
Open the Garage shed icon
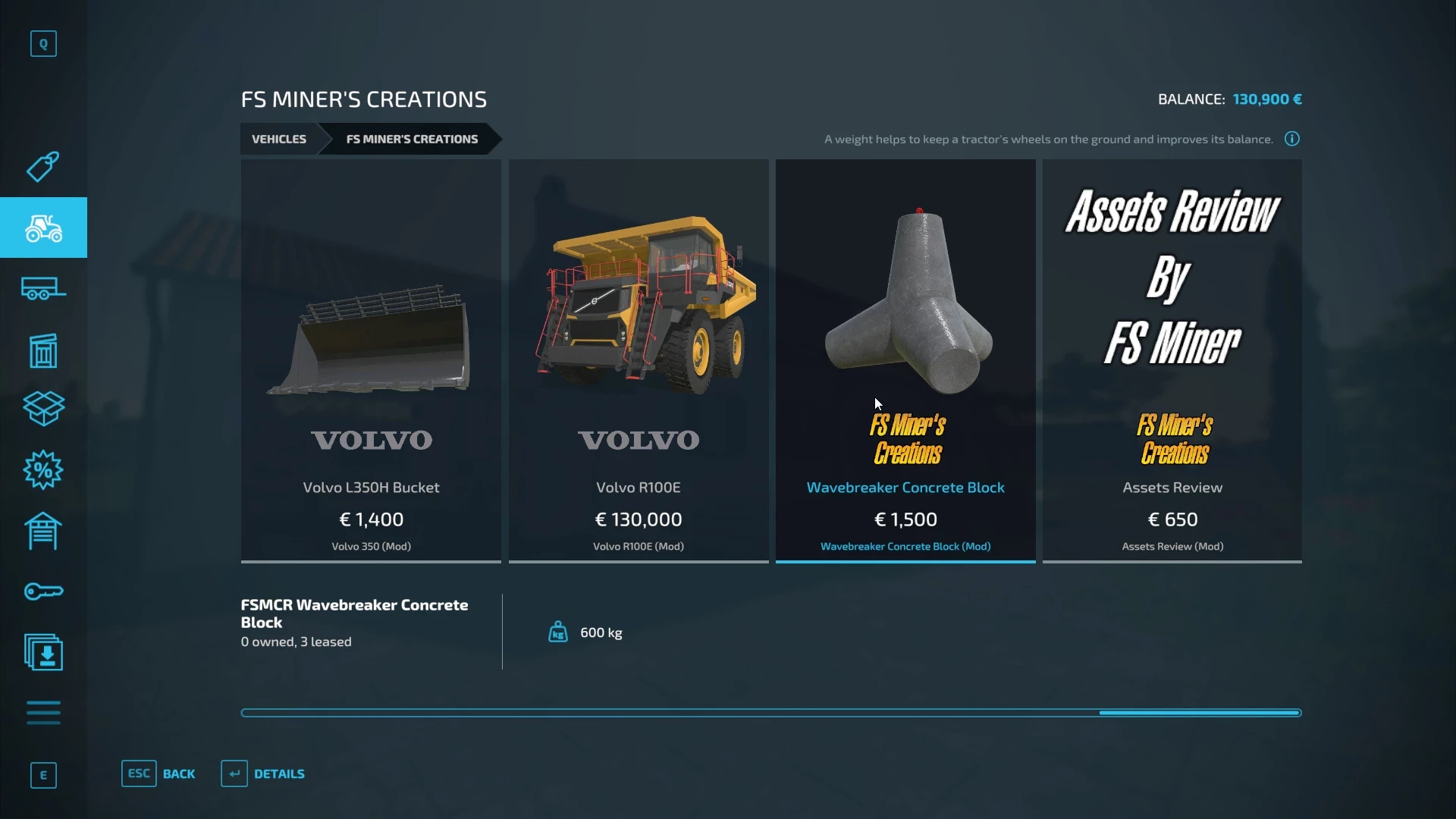(43, 531)
